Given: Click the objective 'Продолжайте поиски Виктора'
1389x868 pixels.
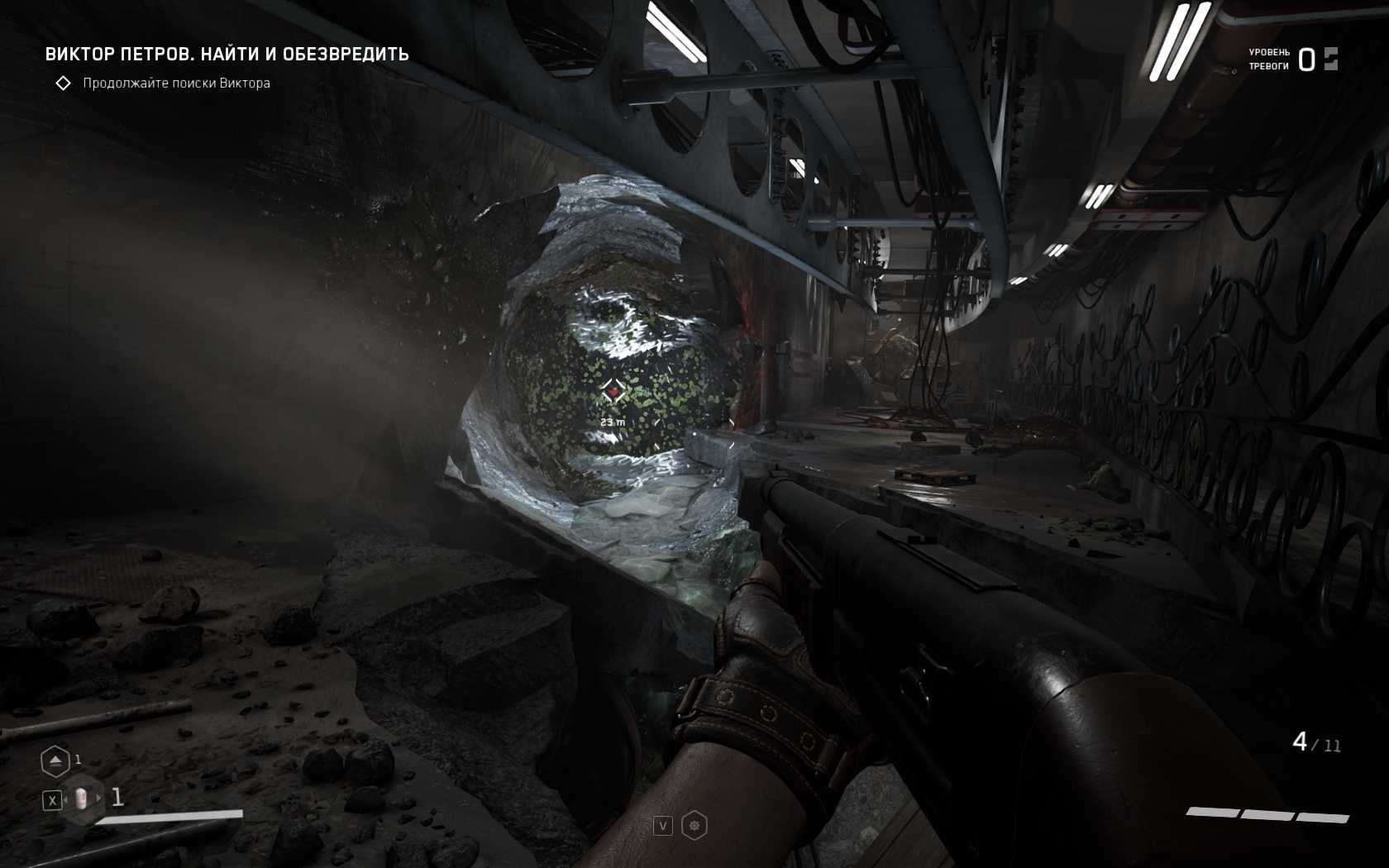Looking at the screenshot, I should 176,83.
